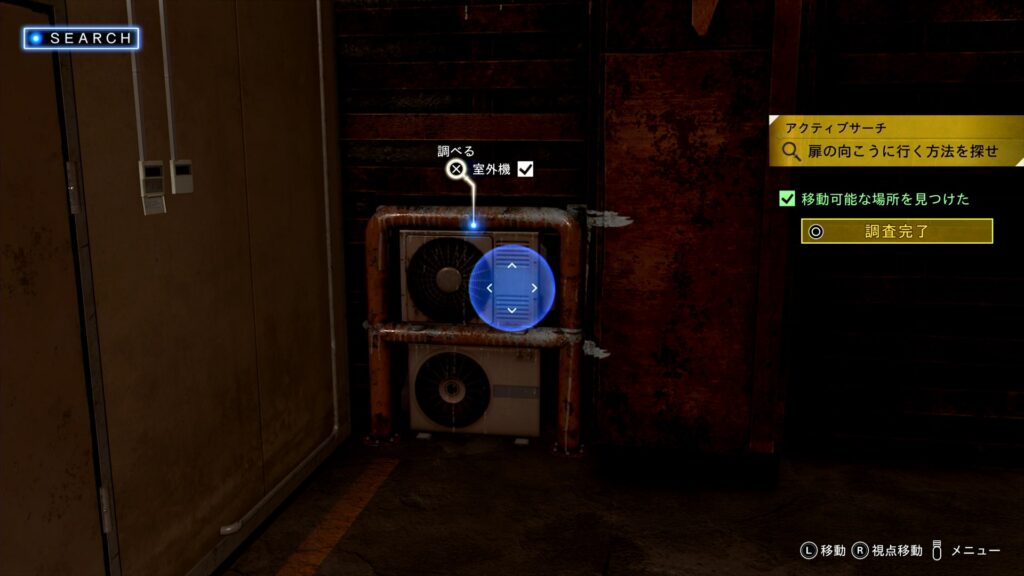Click the blue search cursor orb
1024x576 pixels.
511,288
